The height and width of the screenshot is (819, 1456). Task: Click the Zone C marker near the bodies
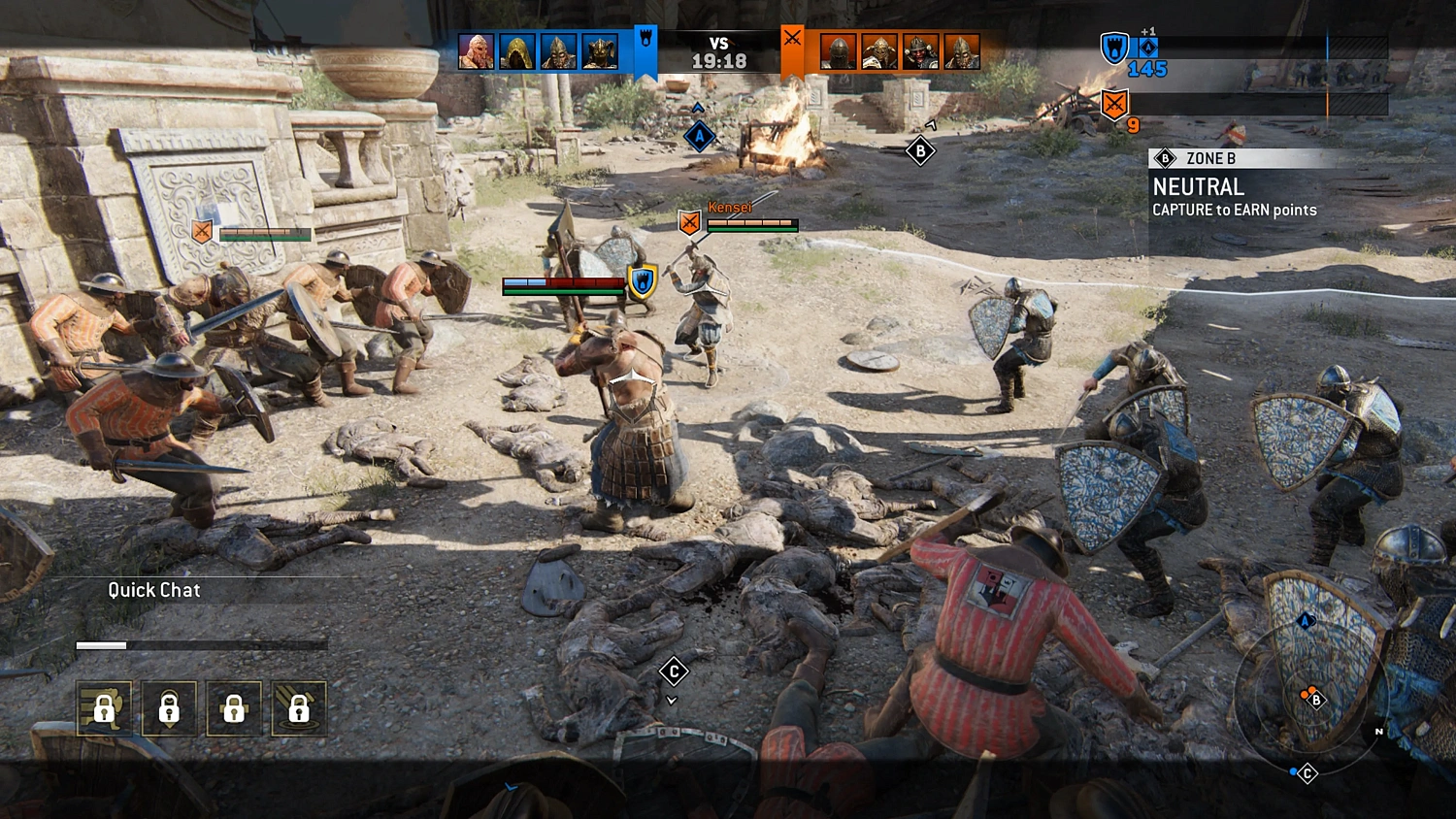tap(674, 672)
